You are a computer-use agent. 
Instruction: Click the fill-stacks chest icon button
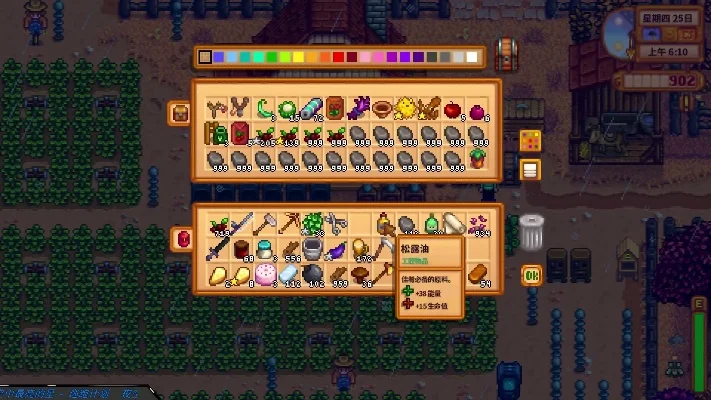coord(530,140)
